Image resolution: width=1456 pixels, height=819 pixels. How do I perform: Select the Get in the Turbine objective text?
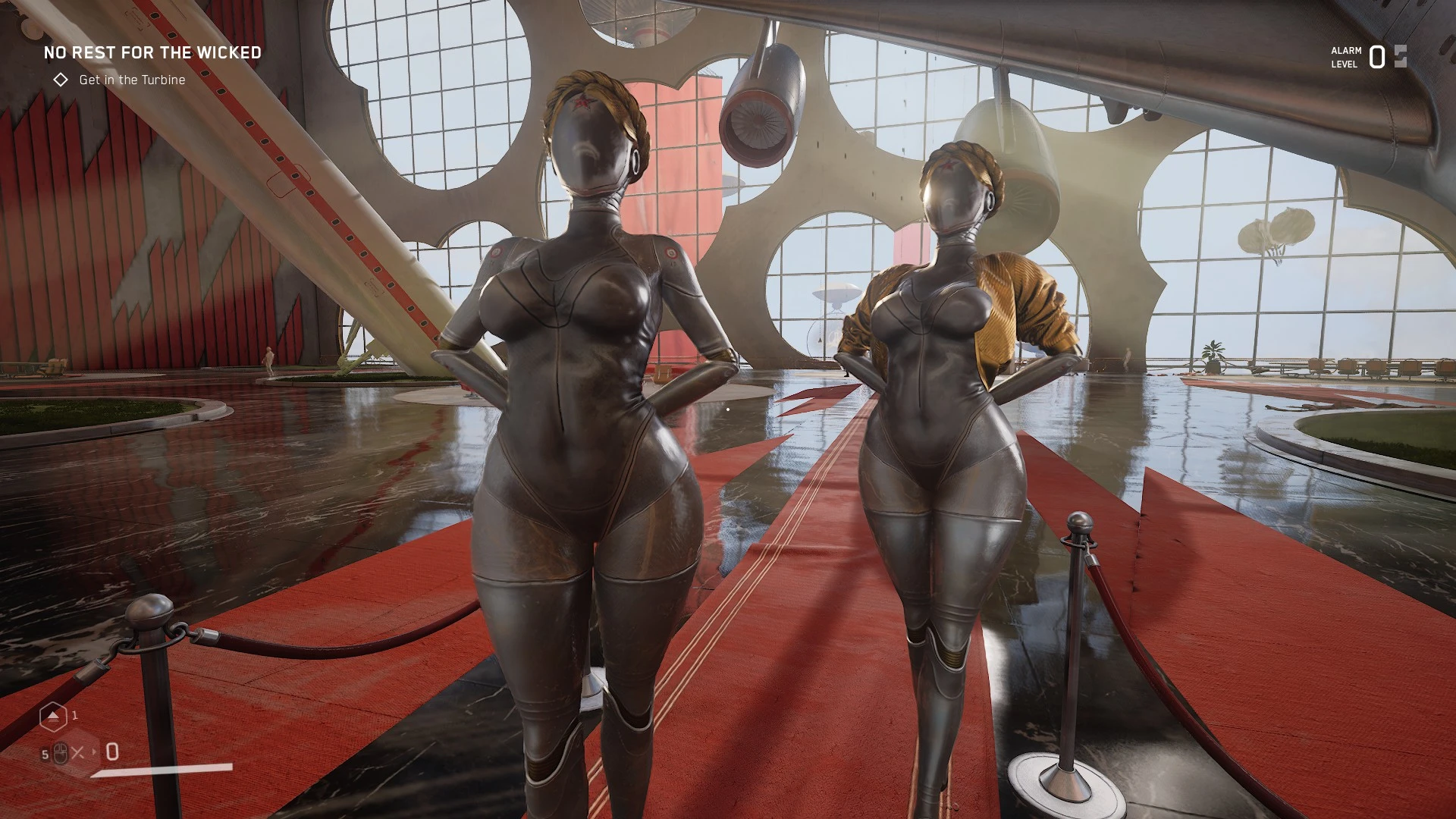tap(132, 78)
